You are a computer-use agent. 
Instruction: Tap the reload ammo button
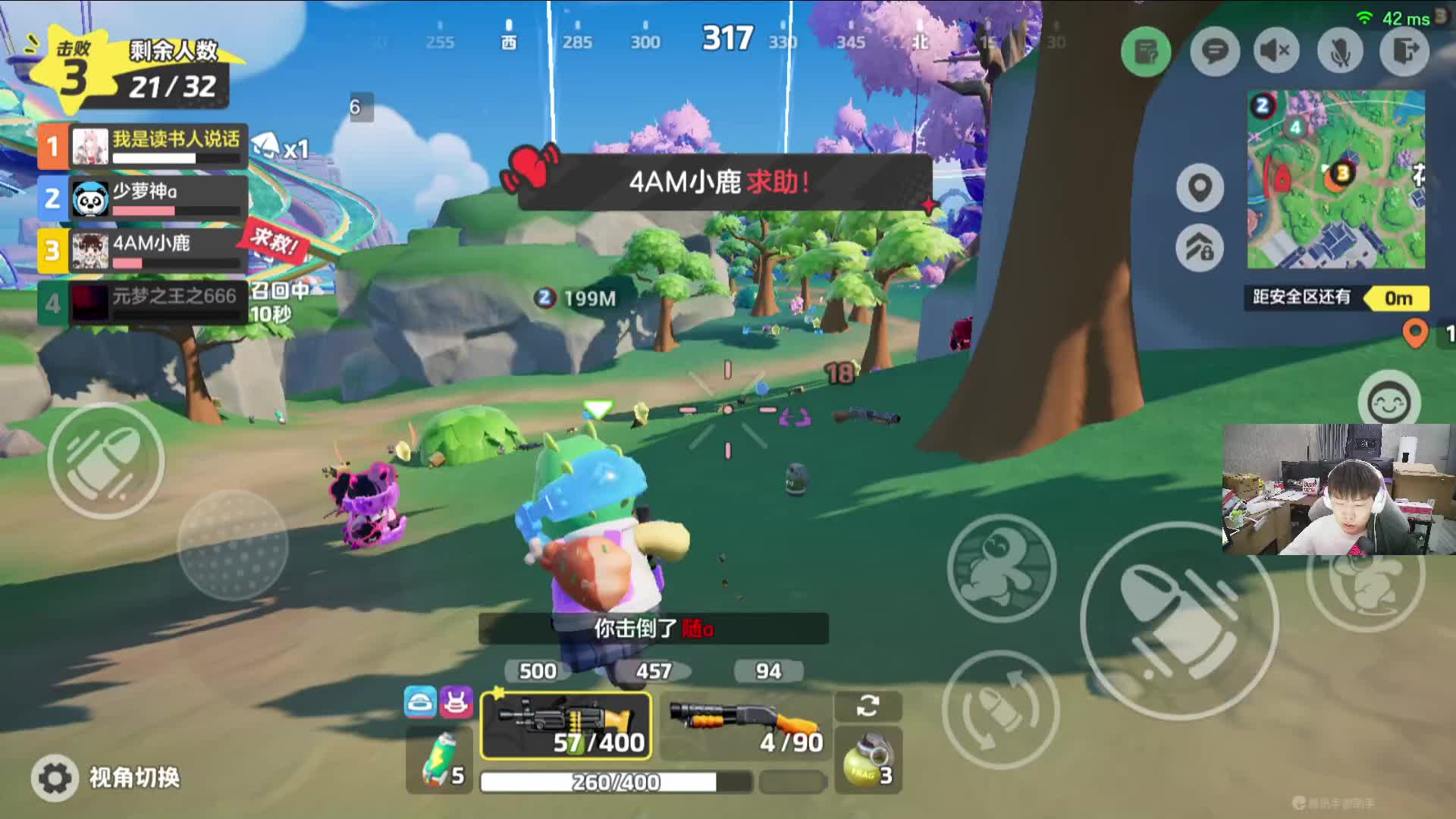(1000, 709)
